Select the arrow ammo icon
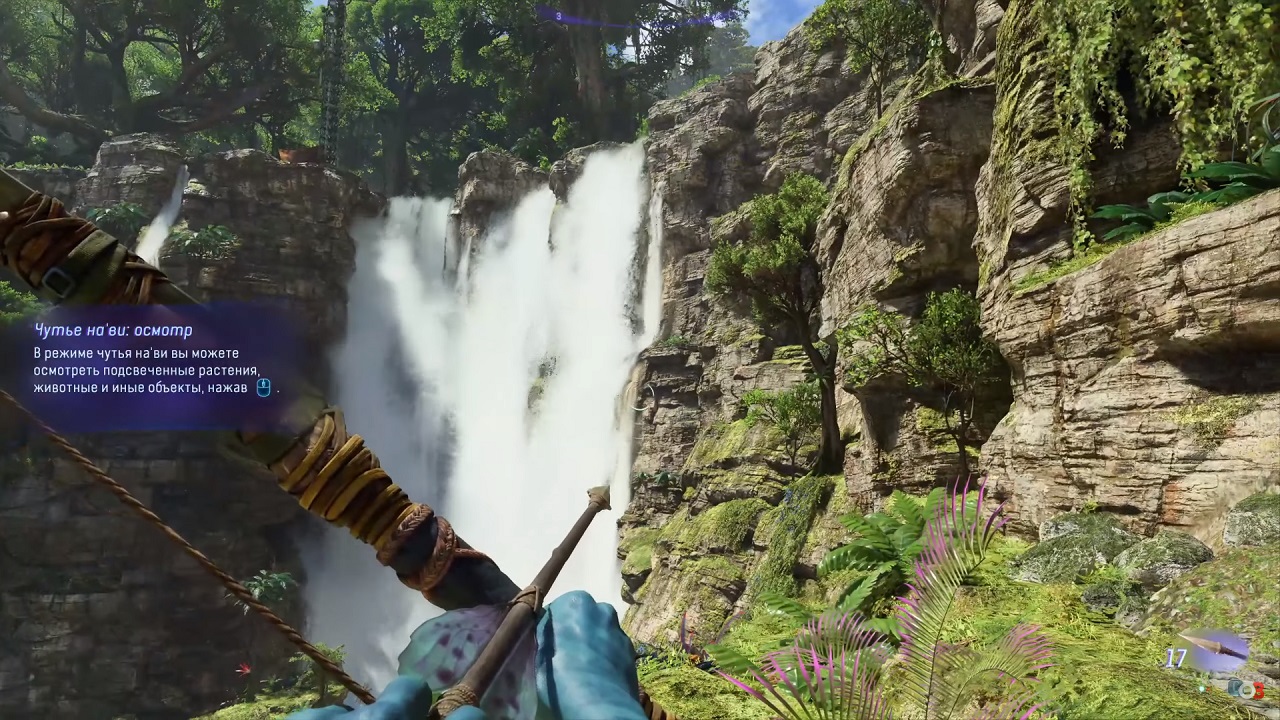The width and height of the screenshot is (1280, 720). tap(1215, 649)
